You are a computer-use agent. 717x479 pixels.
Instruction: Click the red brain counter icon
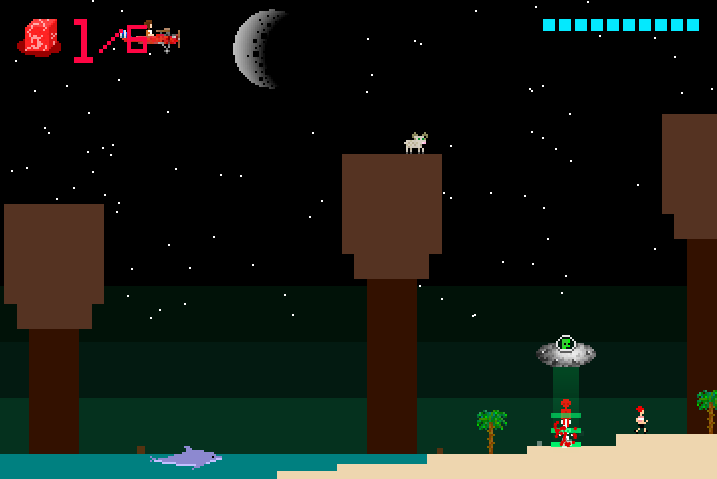[39, 38]
